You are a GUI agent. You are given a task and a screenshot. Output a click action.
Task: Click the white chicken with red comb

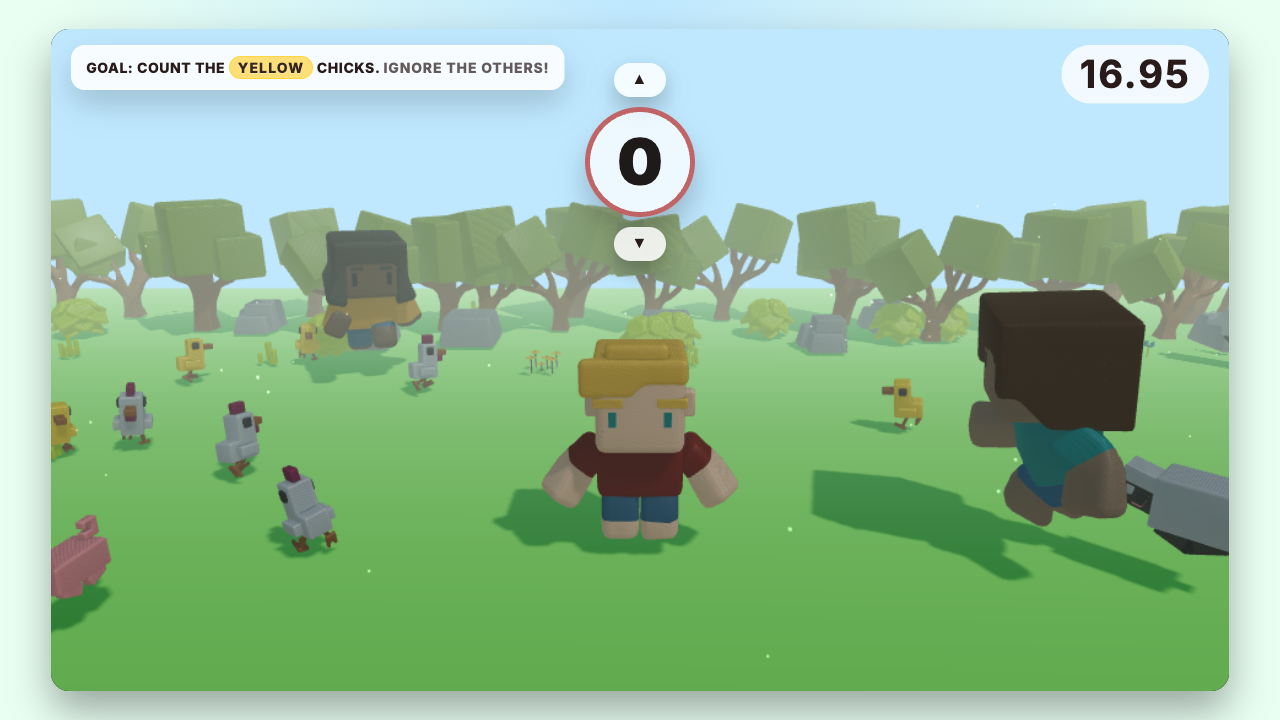point(237,430)
